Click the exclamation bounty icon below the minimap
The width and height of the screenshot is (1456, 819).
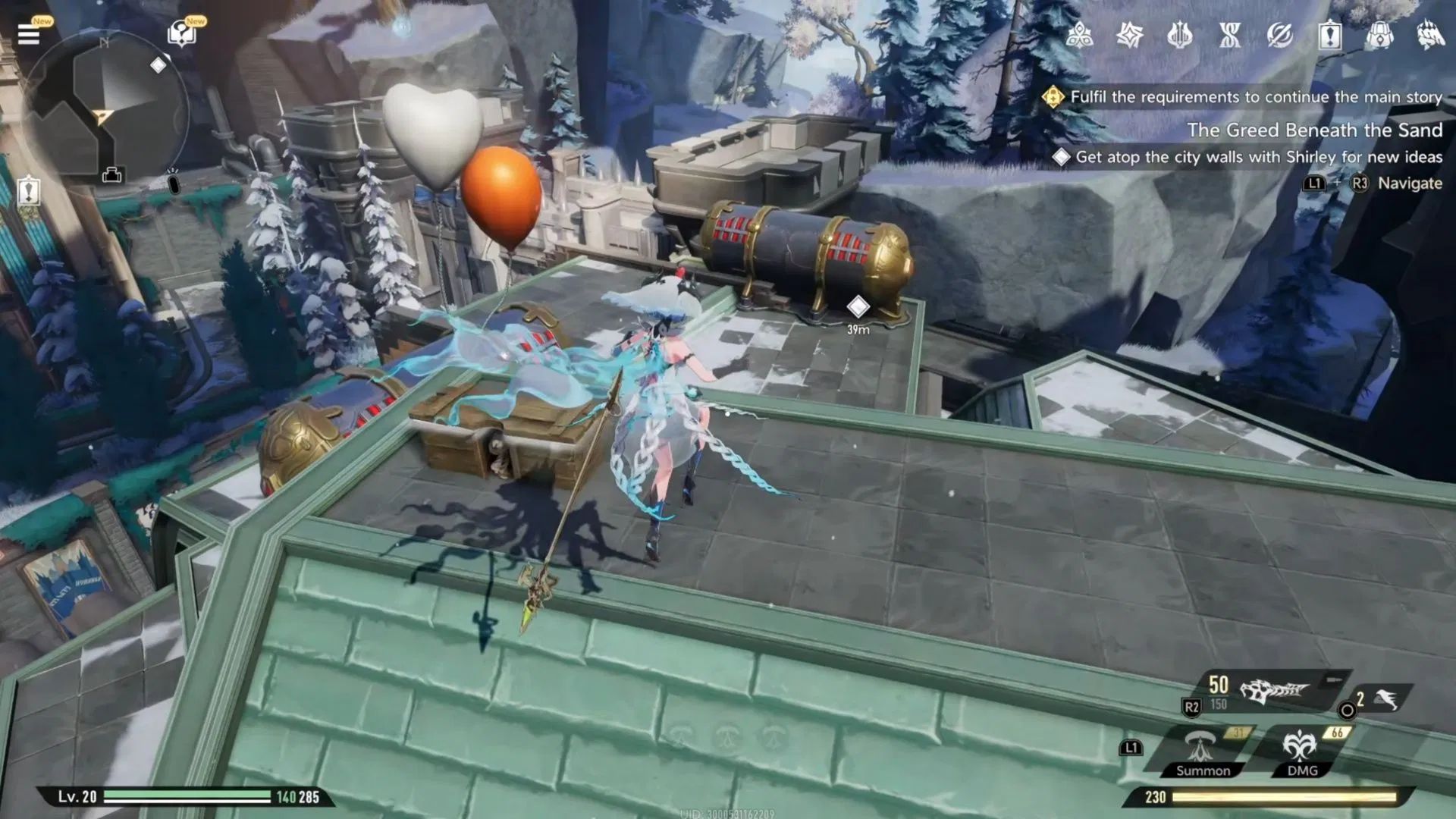coord(29,190)
